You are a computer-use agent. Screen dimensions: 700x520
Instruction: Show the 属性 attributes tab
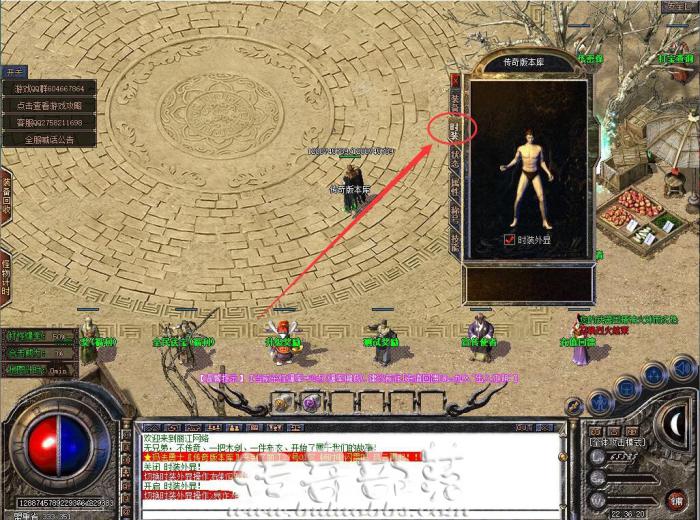point(455,185)
